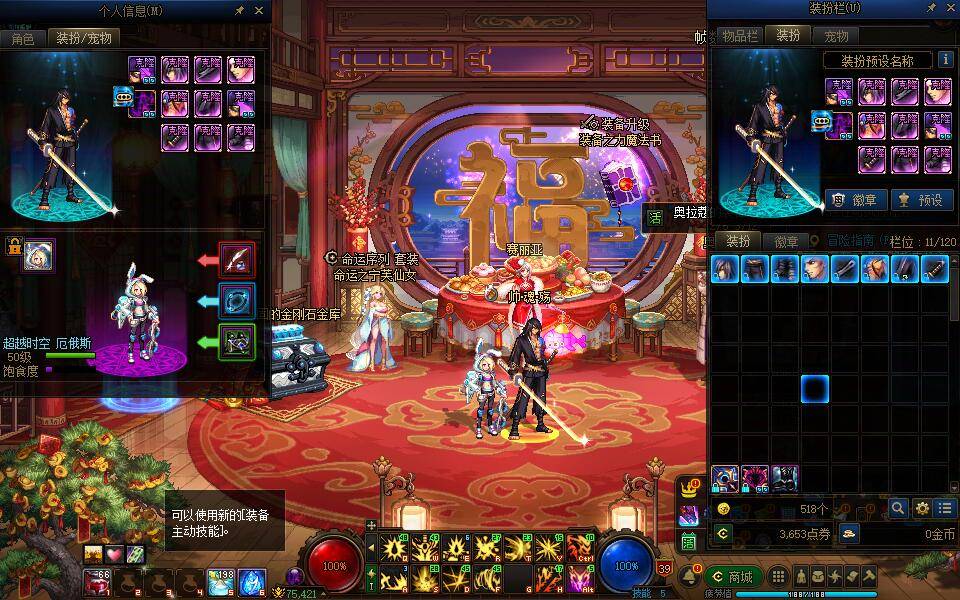Viewport: 960px width, 600px height.
Task: Open the inventory gear settings button
Action: coord(922,508)
